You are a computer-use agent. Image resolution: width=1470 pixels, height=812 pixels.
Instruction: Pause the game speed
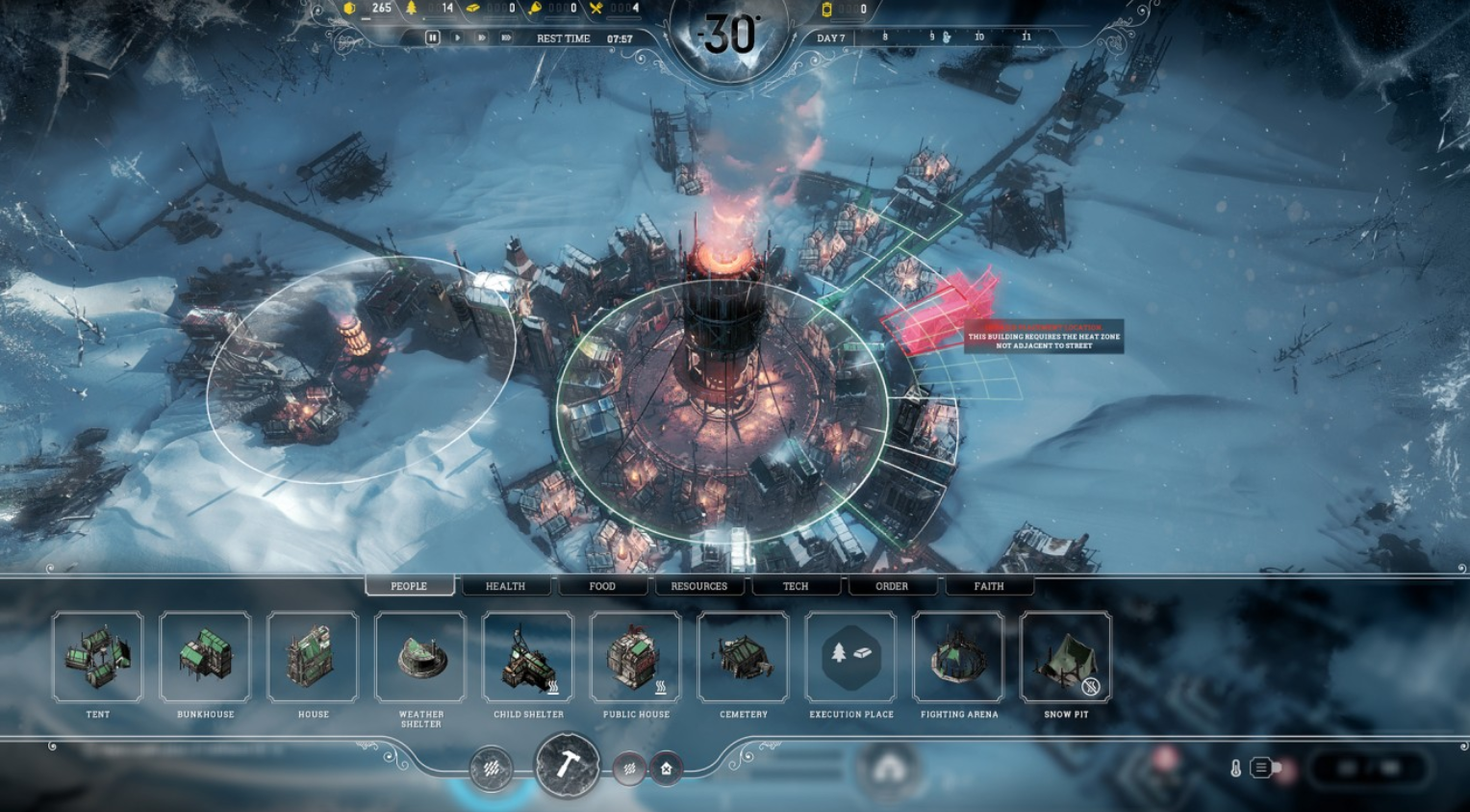[x=432, y=38]
